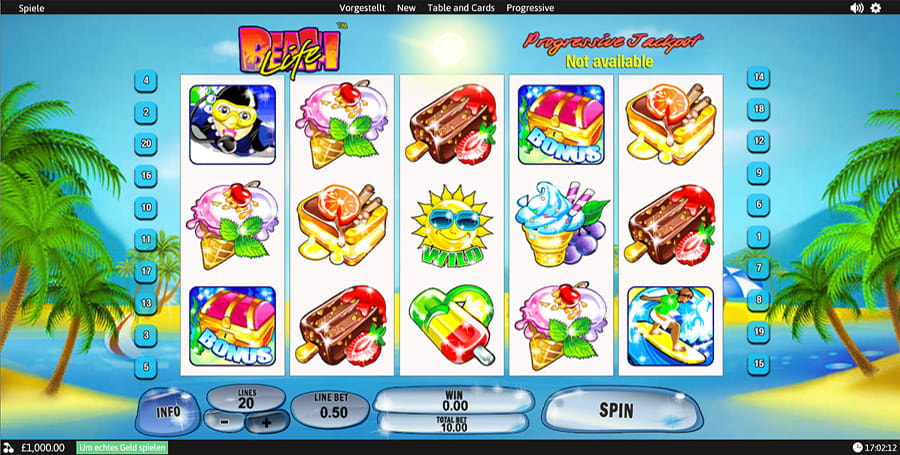Show the Table and Cards category
This screenshot has height=455, width=900.
[x=461, y=7]
